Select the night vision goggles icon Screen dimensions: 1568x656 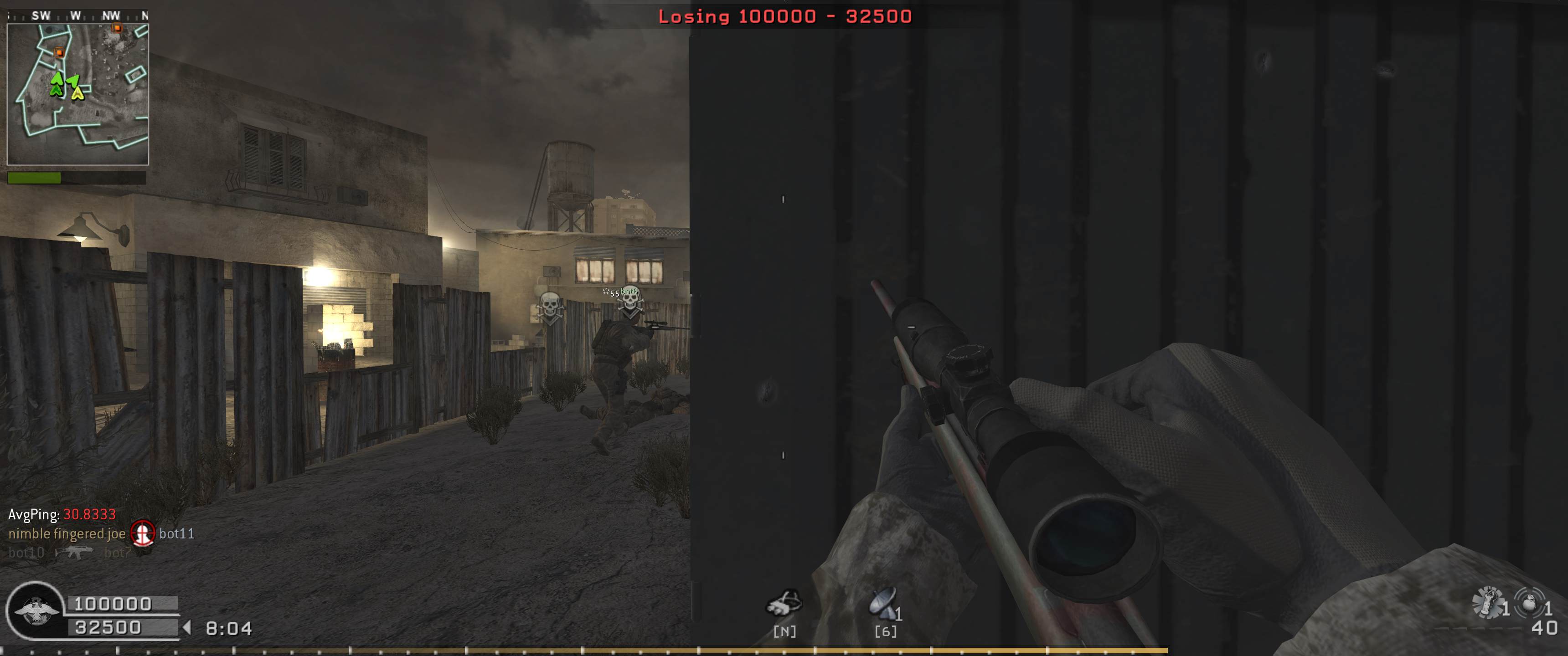coord(784,603)
